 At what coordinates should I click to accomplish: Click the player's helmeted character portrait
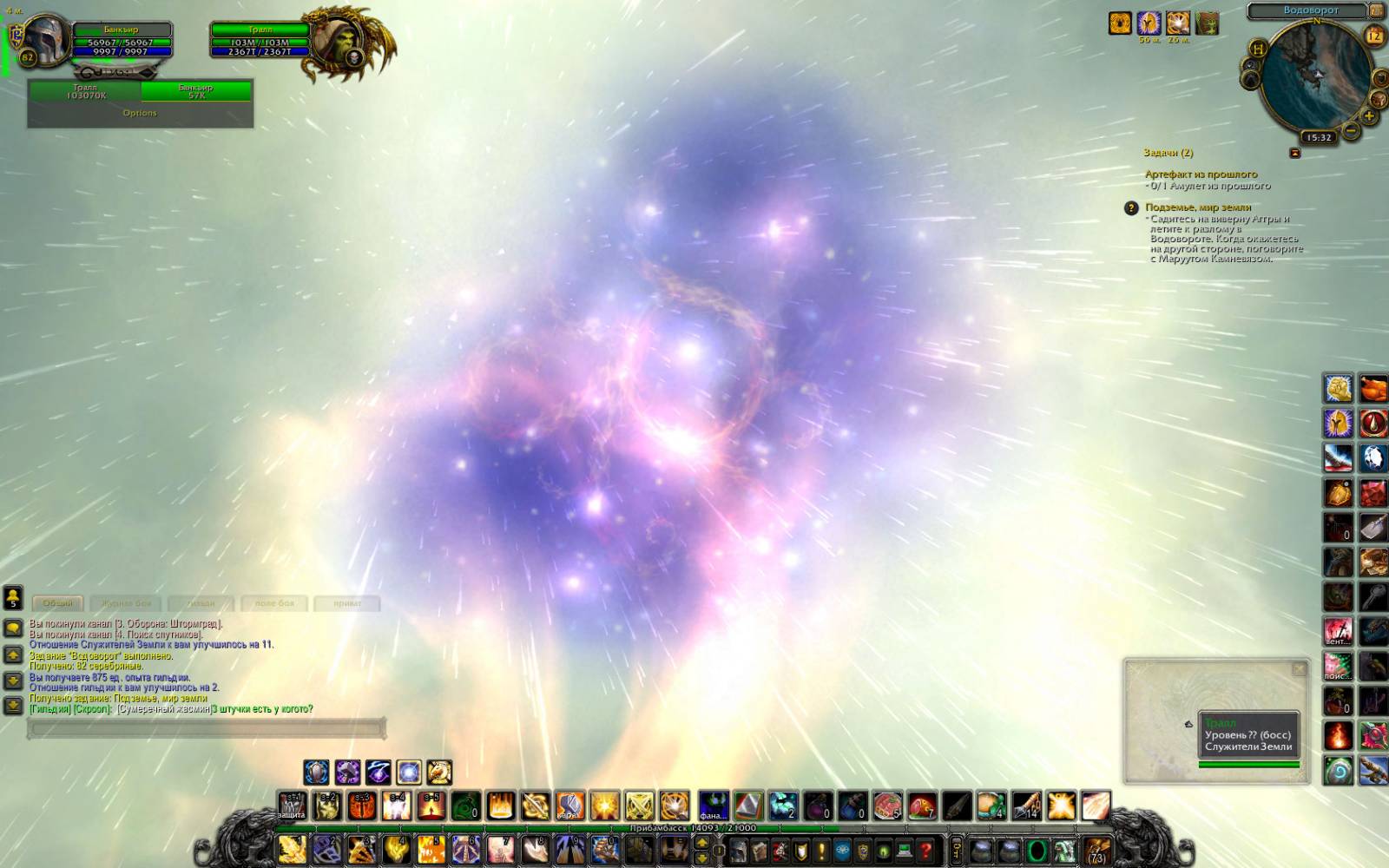click(43, 37)
